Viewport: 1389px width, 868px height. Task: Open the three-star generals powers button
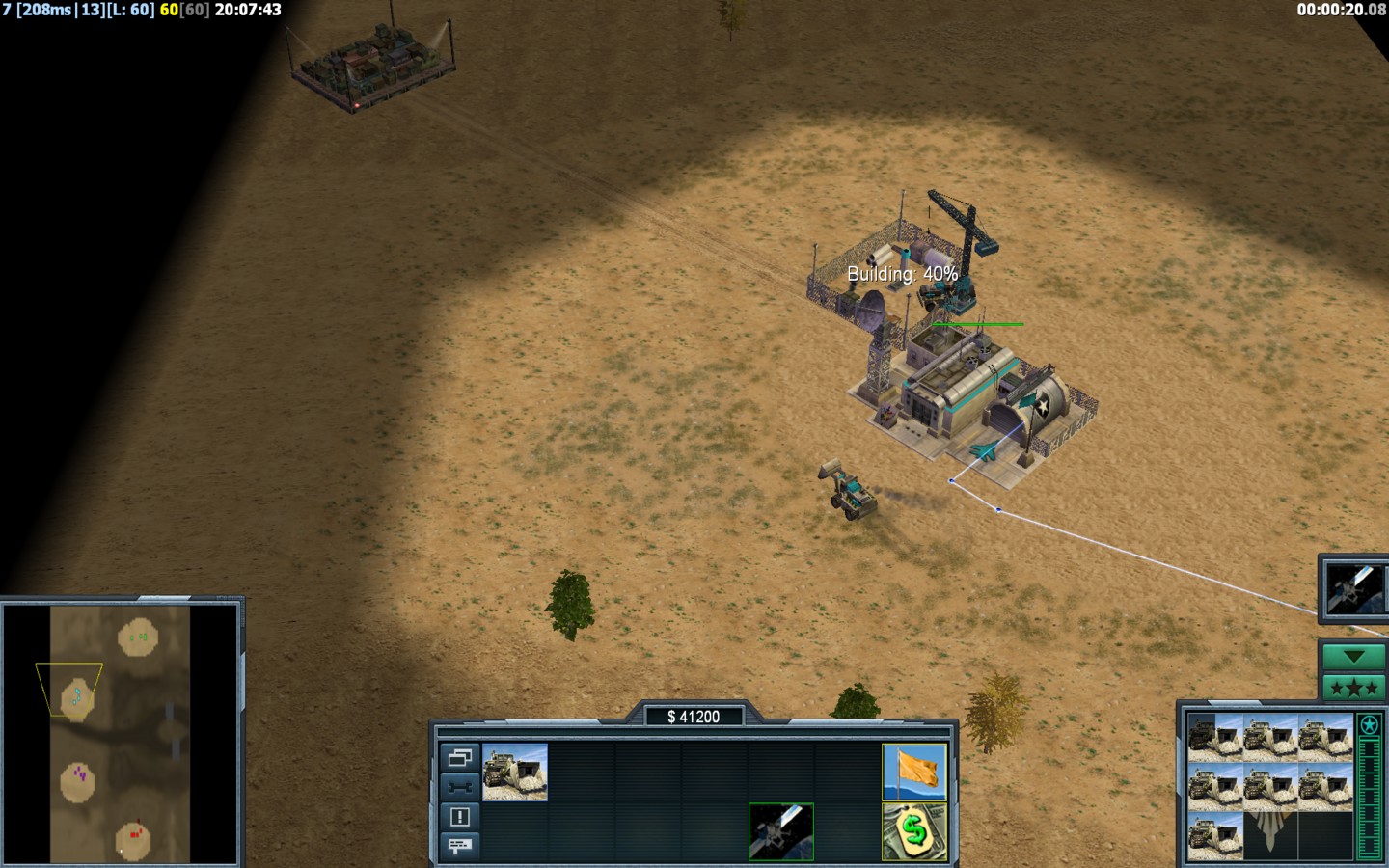click(x=1353, y=688)
